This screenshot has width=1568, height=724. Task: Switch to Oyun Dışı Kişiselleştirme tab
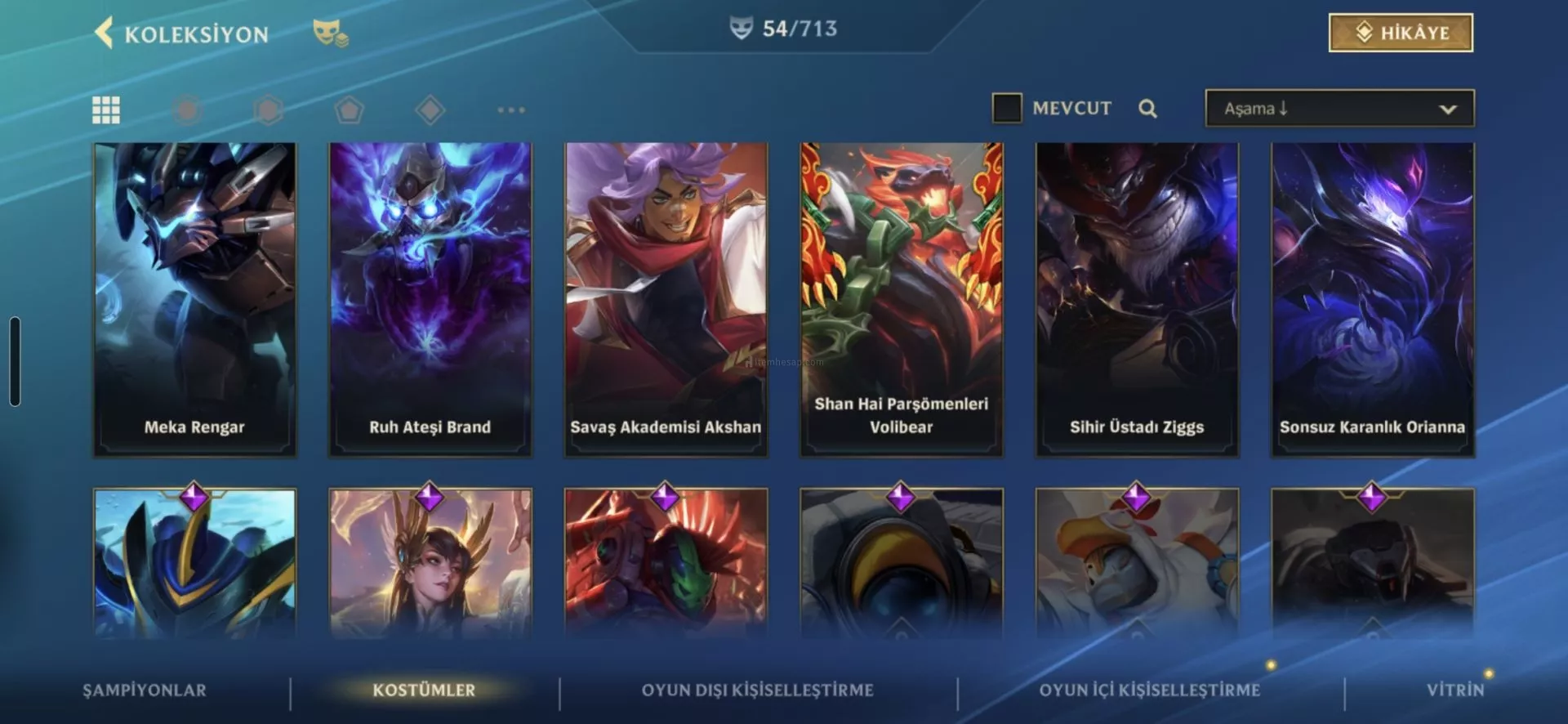coord(757,690)
